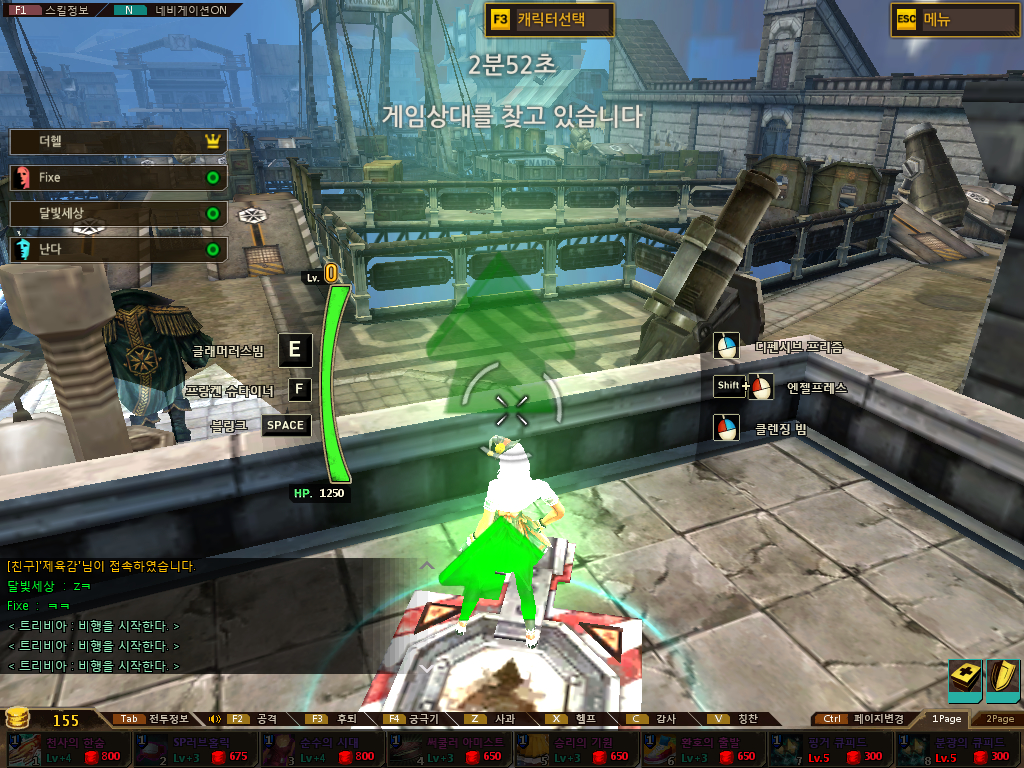Switch to the 1Page item tab

pos(945,719)
